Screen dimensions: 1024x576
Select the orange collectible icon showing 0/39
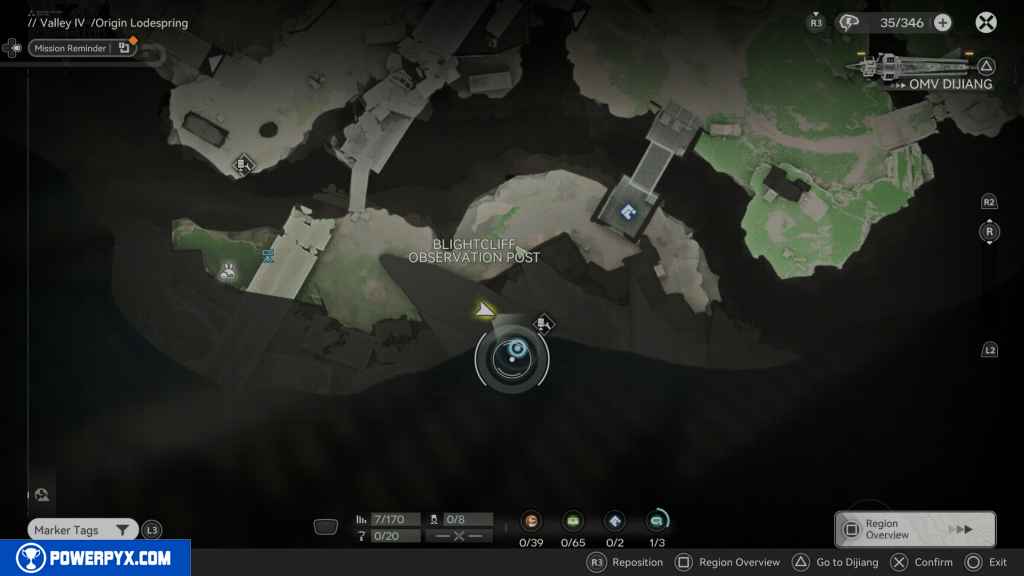[531, 521]
